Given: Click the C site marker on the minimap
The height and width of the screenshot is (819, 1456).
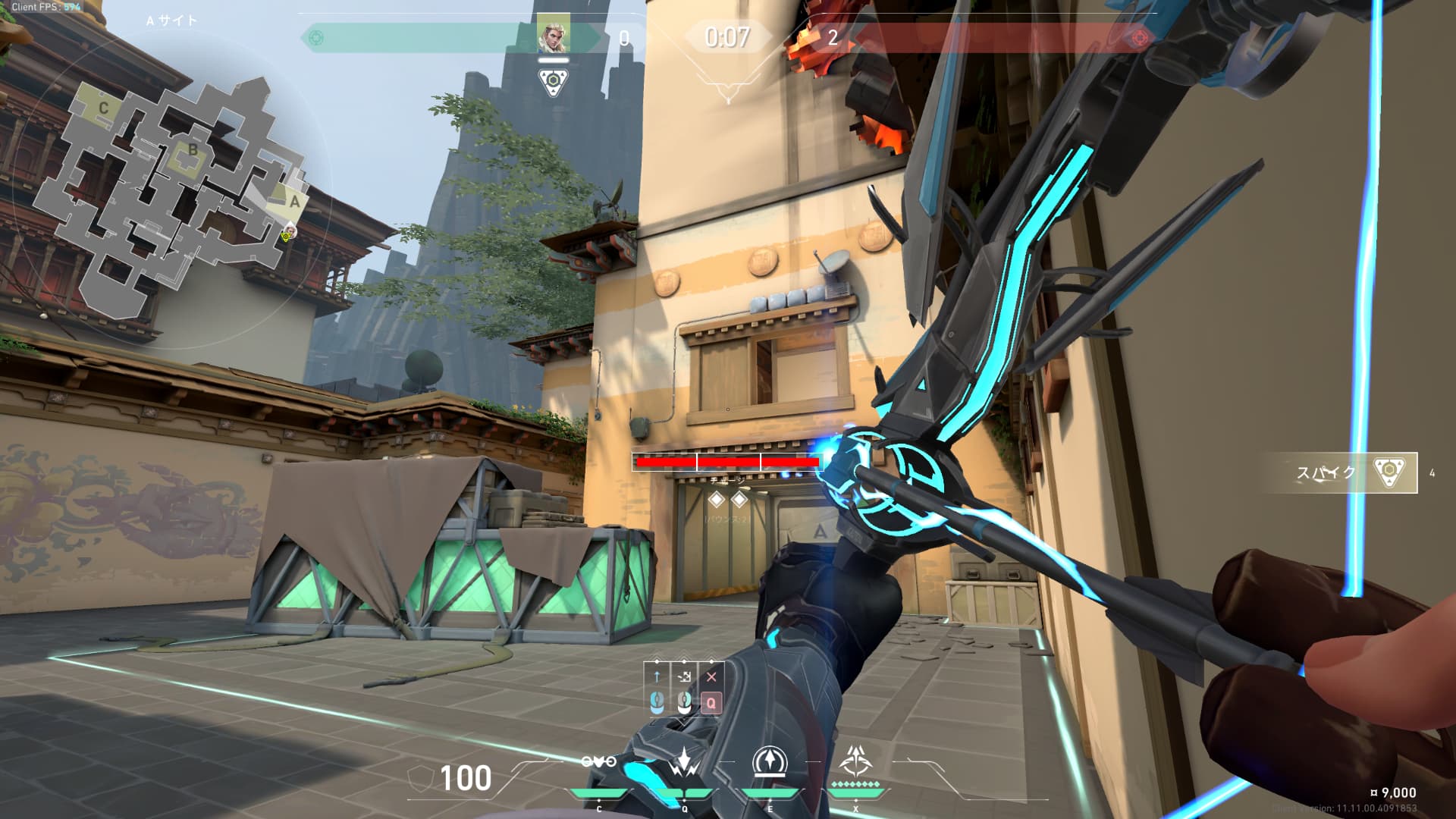Looking at the screenshot, I should click(103, 108).
